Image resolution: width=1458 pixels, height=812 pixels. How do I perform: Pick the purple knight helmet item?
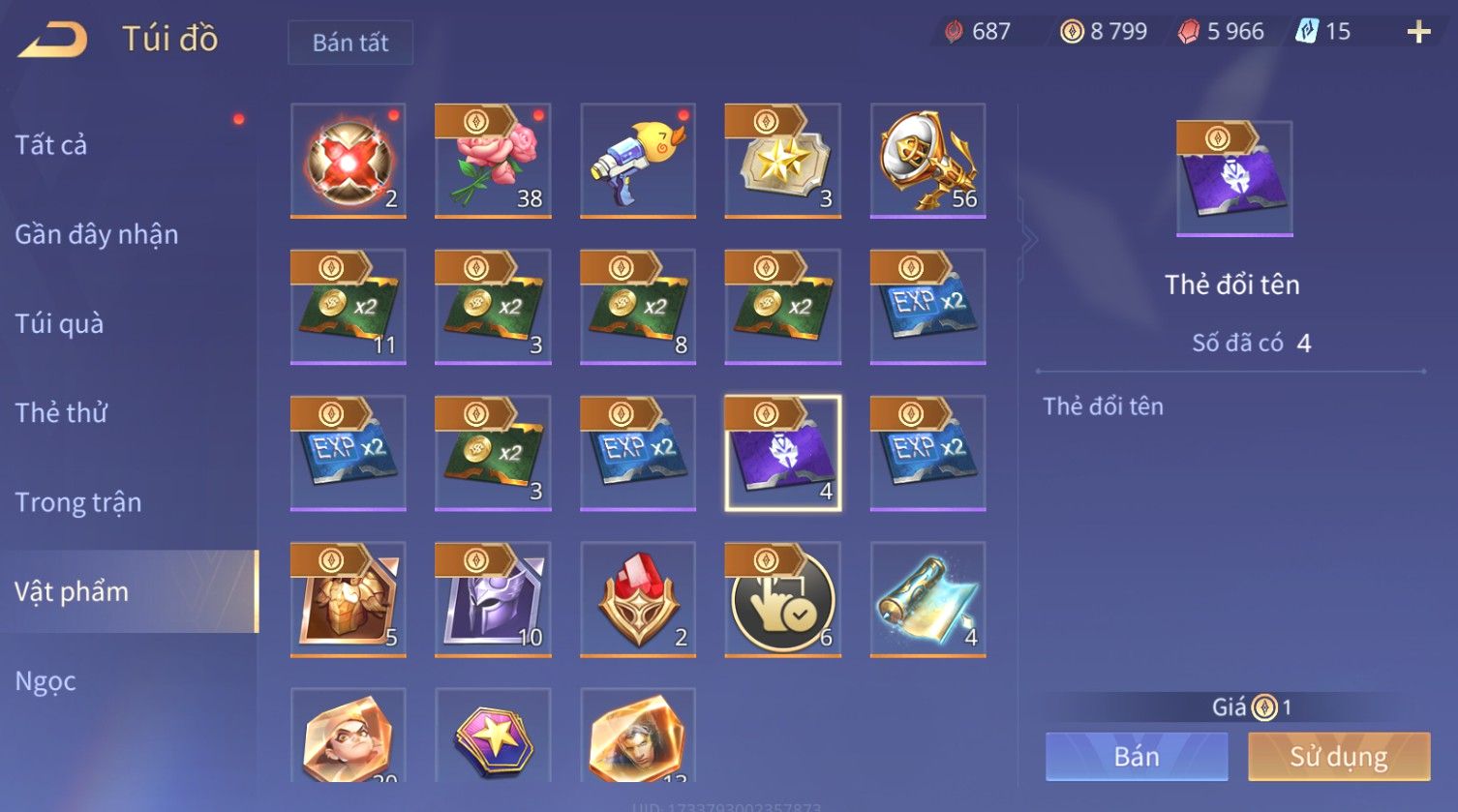(x=493, y=599)
